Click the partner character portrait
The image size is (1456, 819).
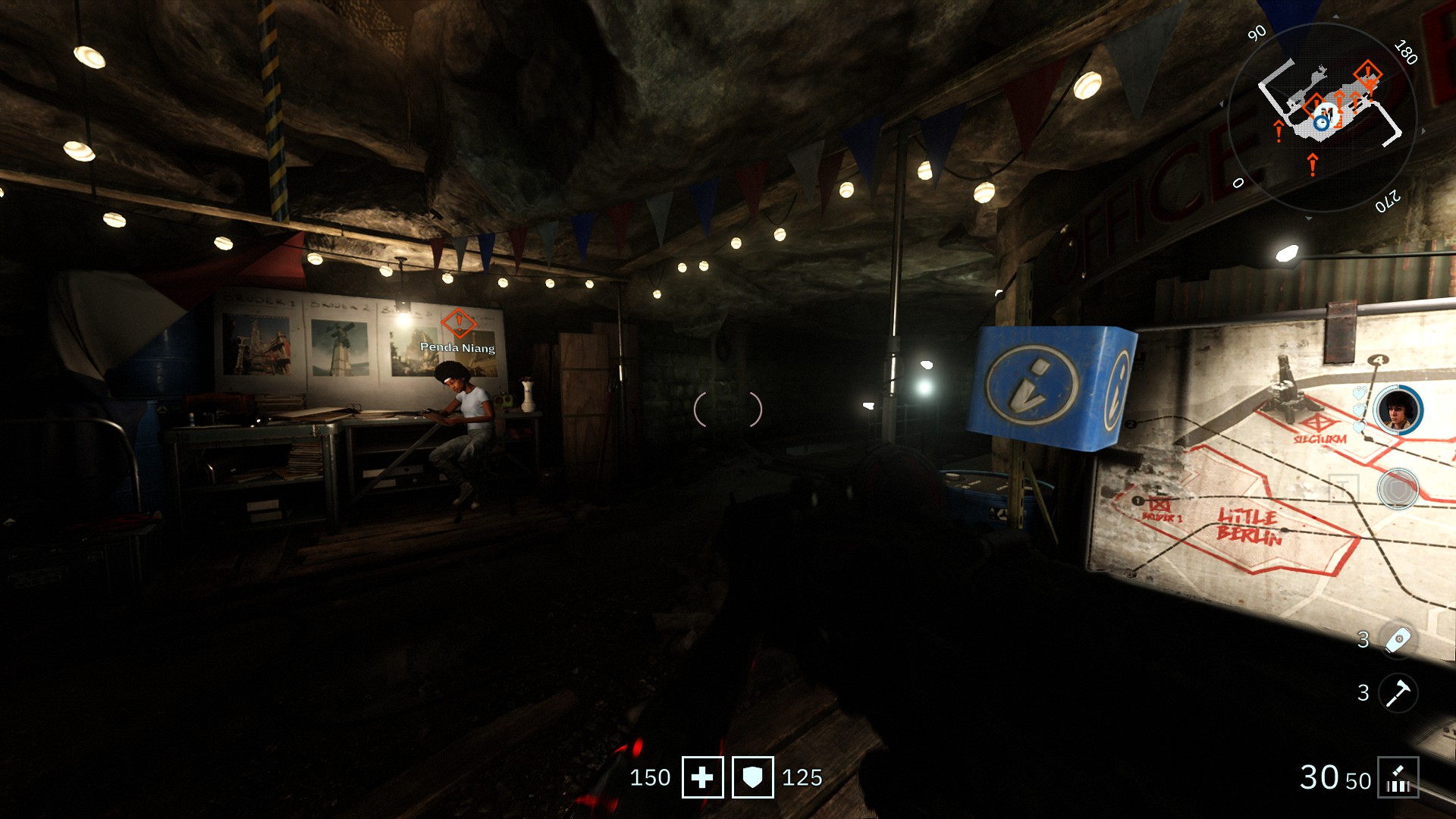click(1398, 410)
